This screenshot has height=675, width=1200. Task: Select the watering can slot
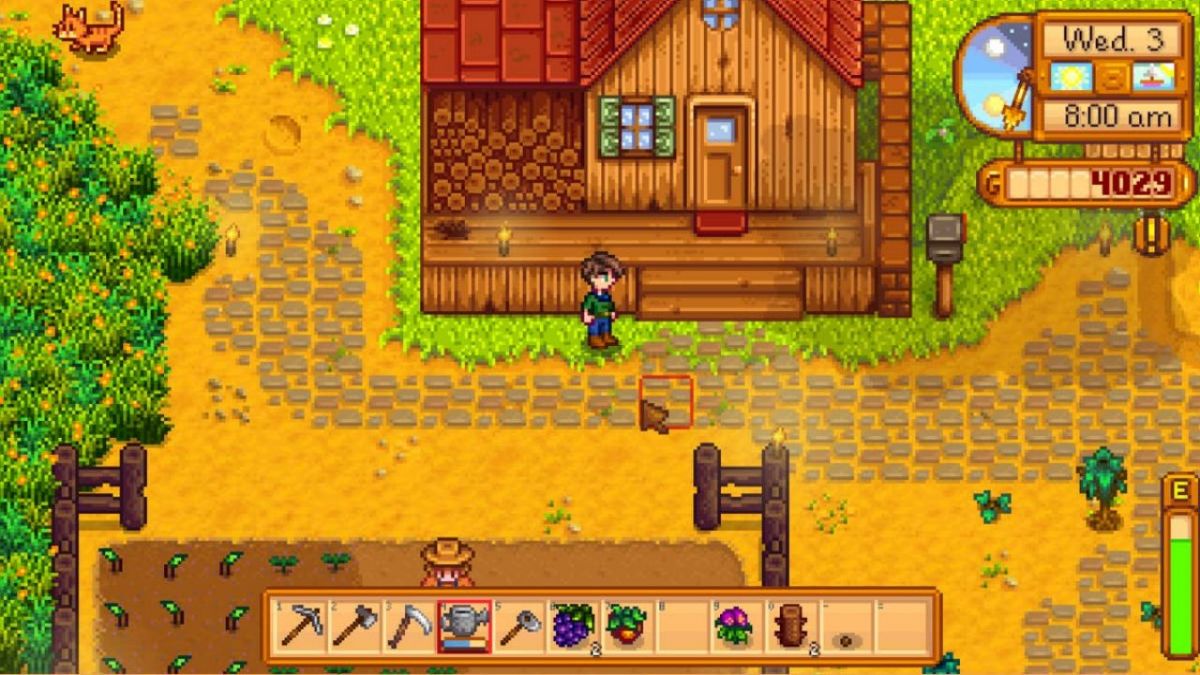[x=463, y=626]
